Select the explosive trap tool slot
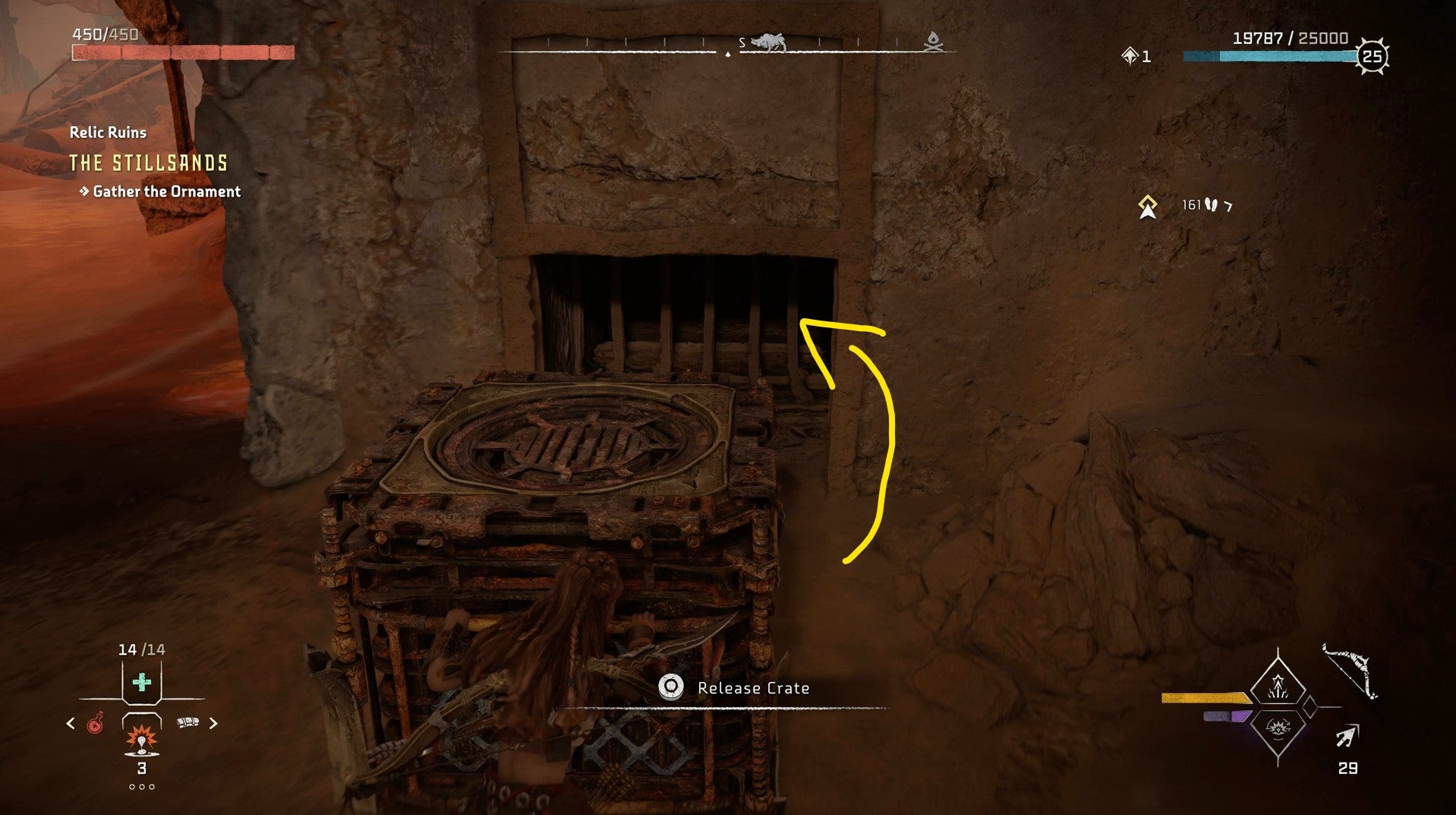This screenshot has width=1456, height=815. pyautogui.click(x=141, y=738)
